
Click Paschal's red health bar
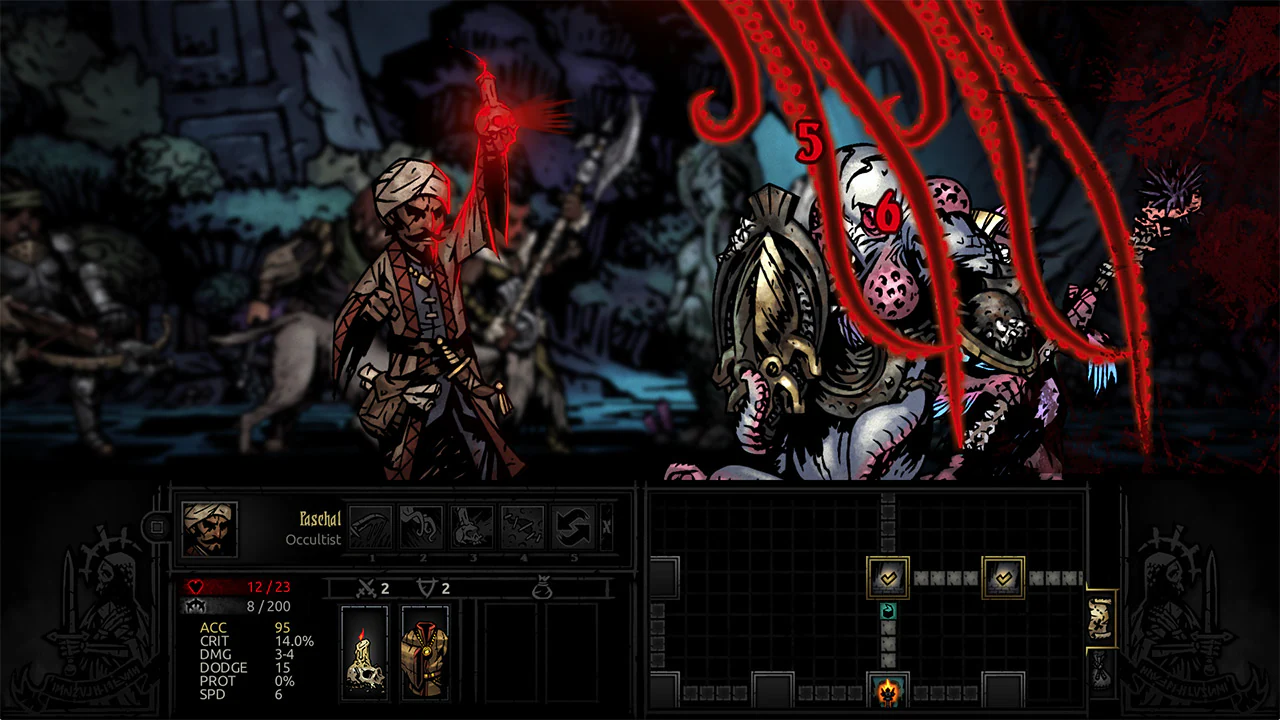pyautogui.click(x=243, y=586)
